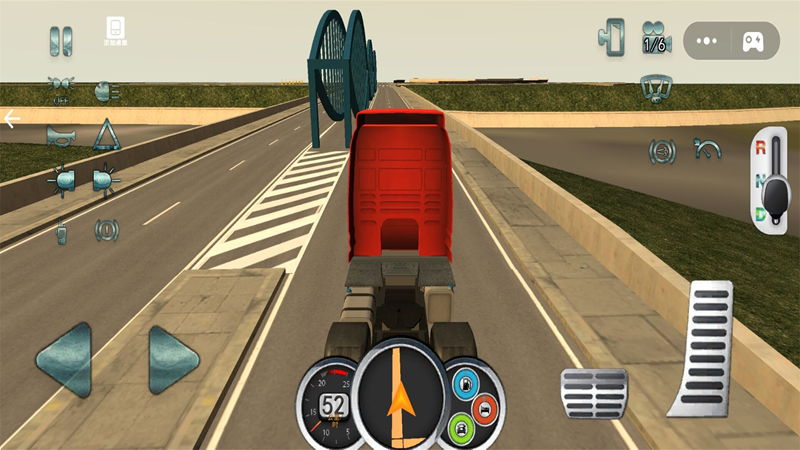Open the three-dot more options menu
This screenshot has height=450, width=800.
[x=707, y=42]
